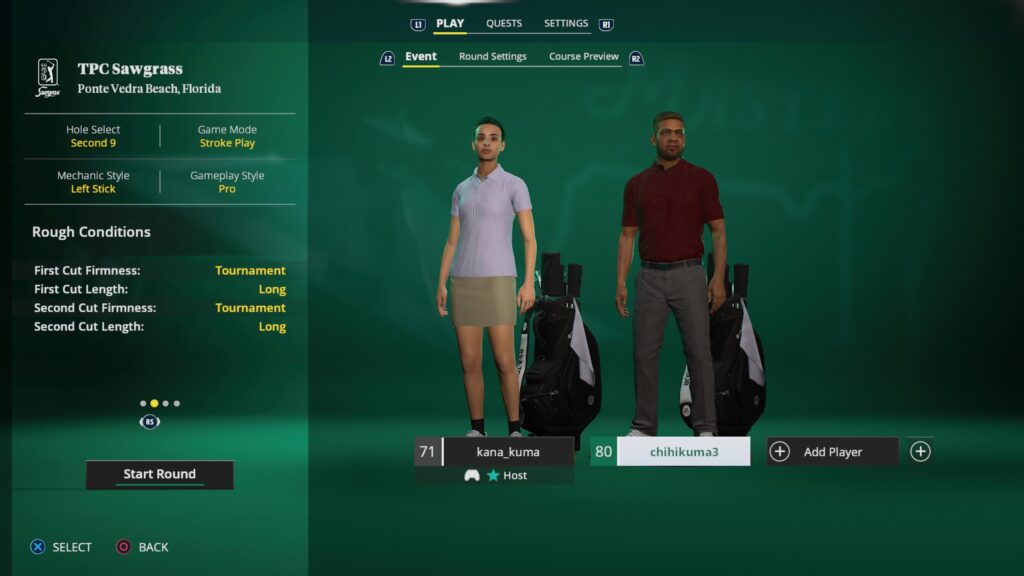Select TPC Sawgrass course header
The width and height of the screenshot is (1024, 576).
pos(130,78)
